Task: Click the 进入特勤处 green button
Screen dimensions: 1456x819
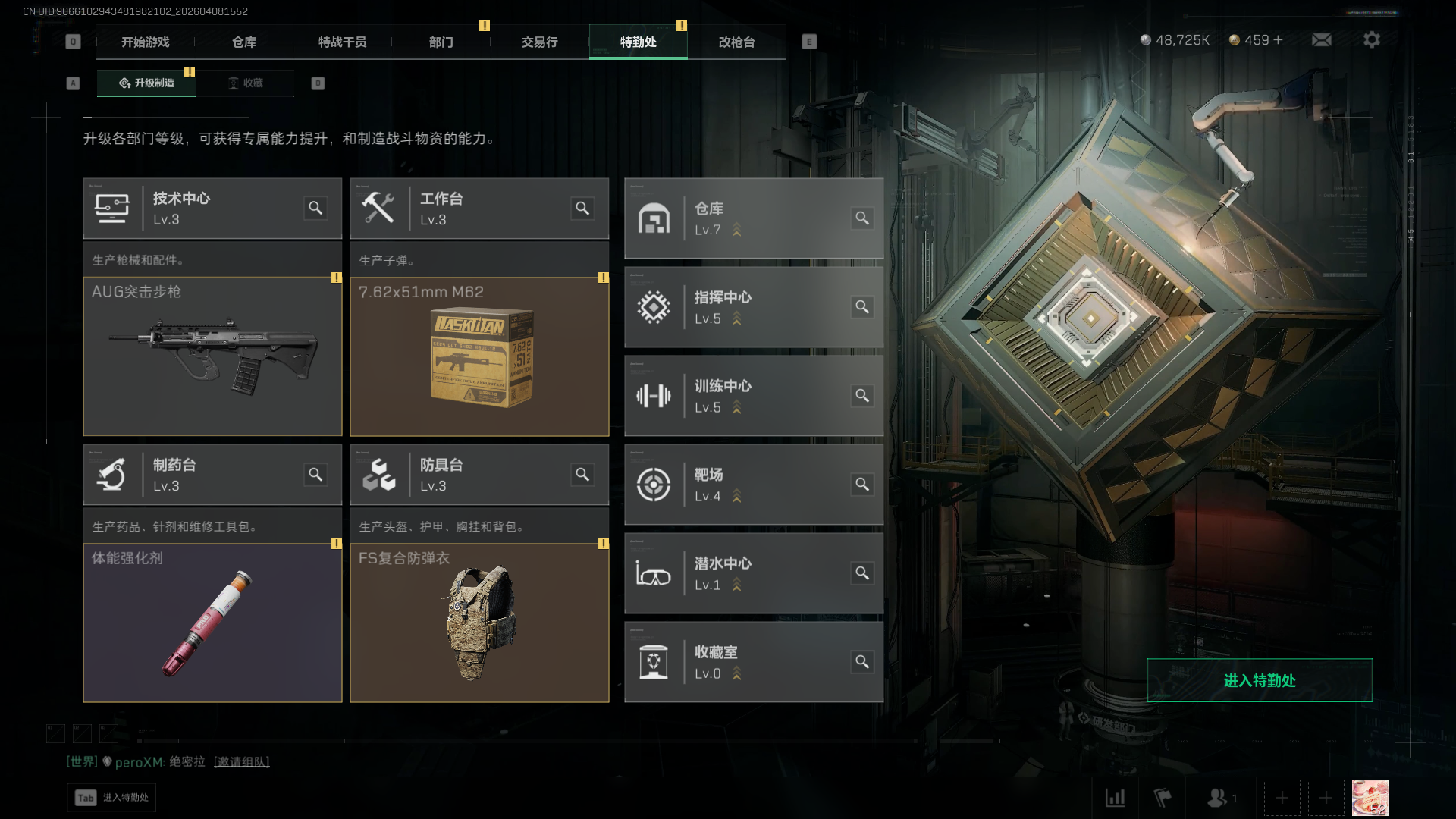Action: [1259, 680]
